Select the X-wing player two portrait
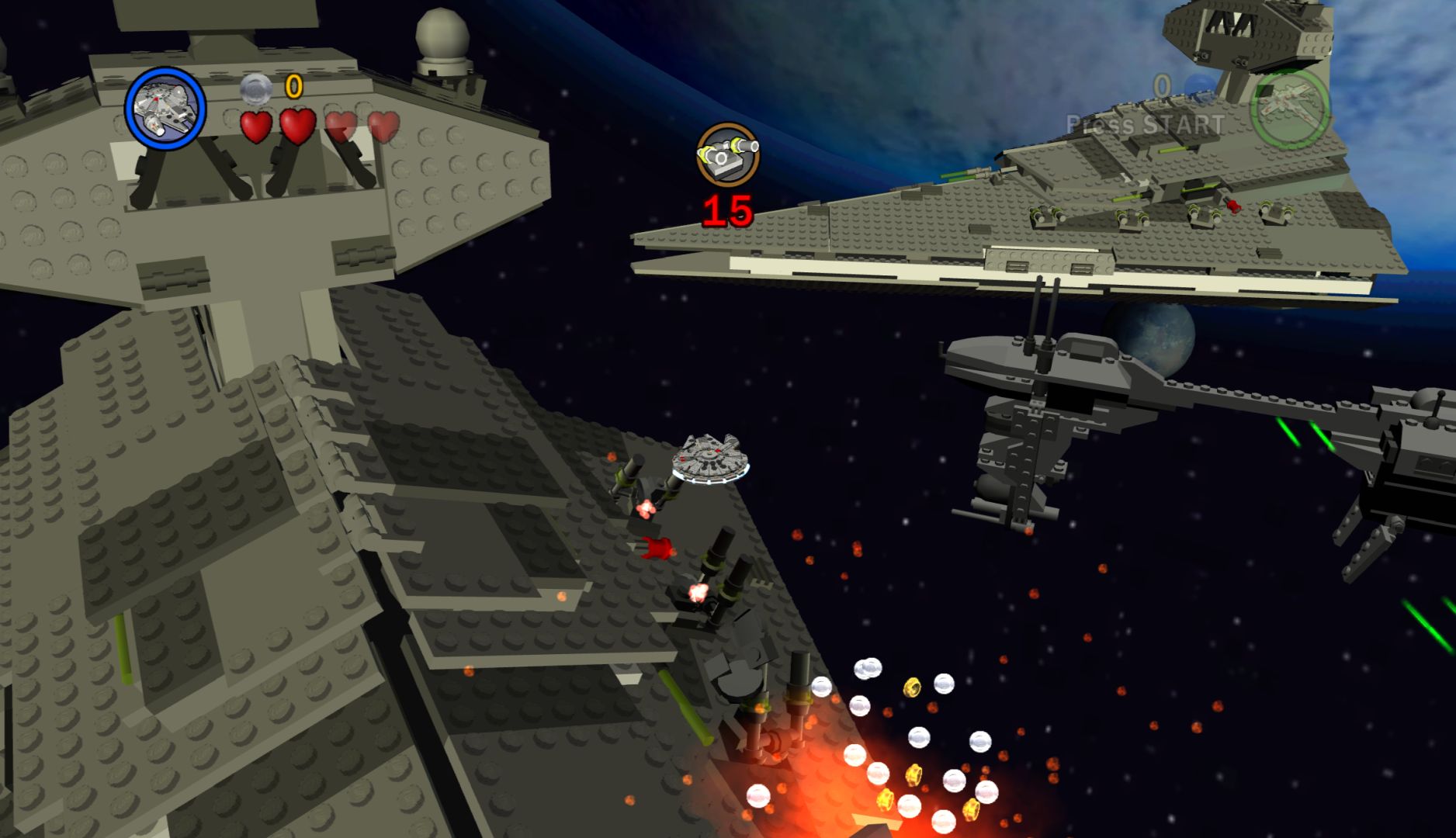This screenshot has width=1456, height=838. tap(1289, 108)
